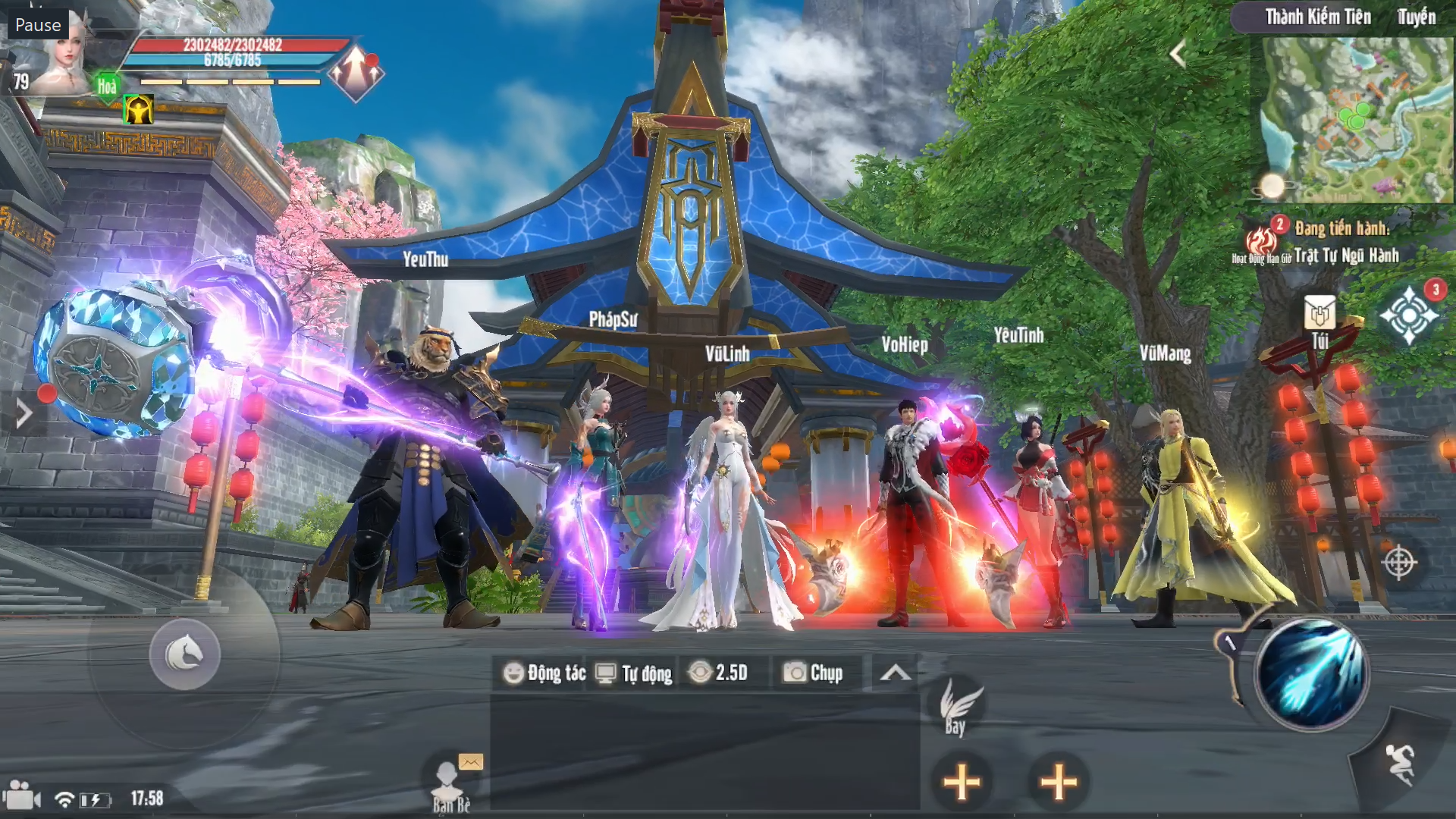Tap the horse mount button
The image size is (1456, 819).
pyautogui.click(x=184, y=654)
